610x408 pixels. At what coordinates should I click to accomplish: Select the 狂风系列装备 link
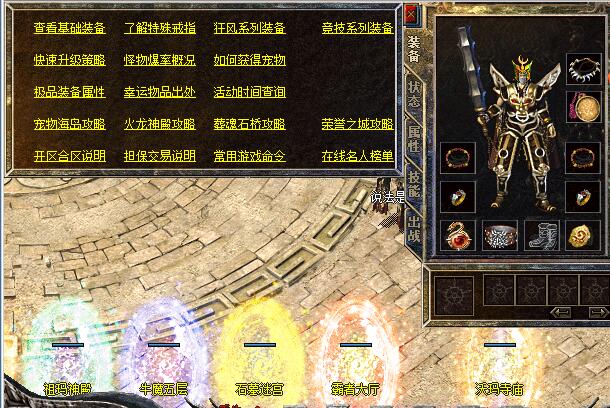coord(250,28)
